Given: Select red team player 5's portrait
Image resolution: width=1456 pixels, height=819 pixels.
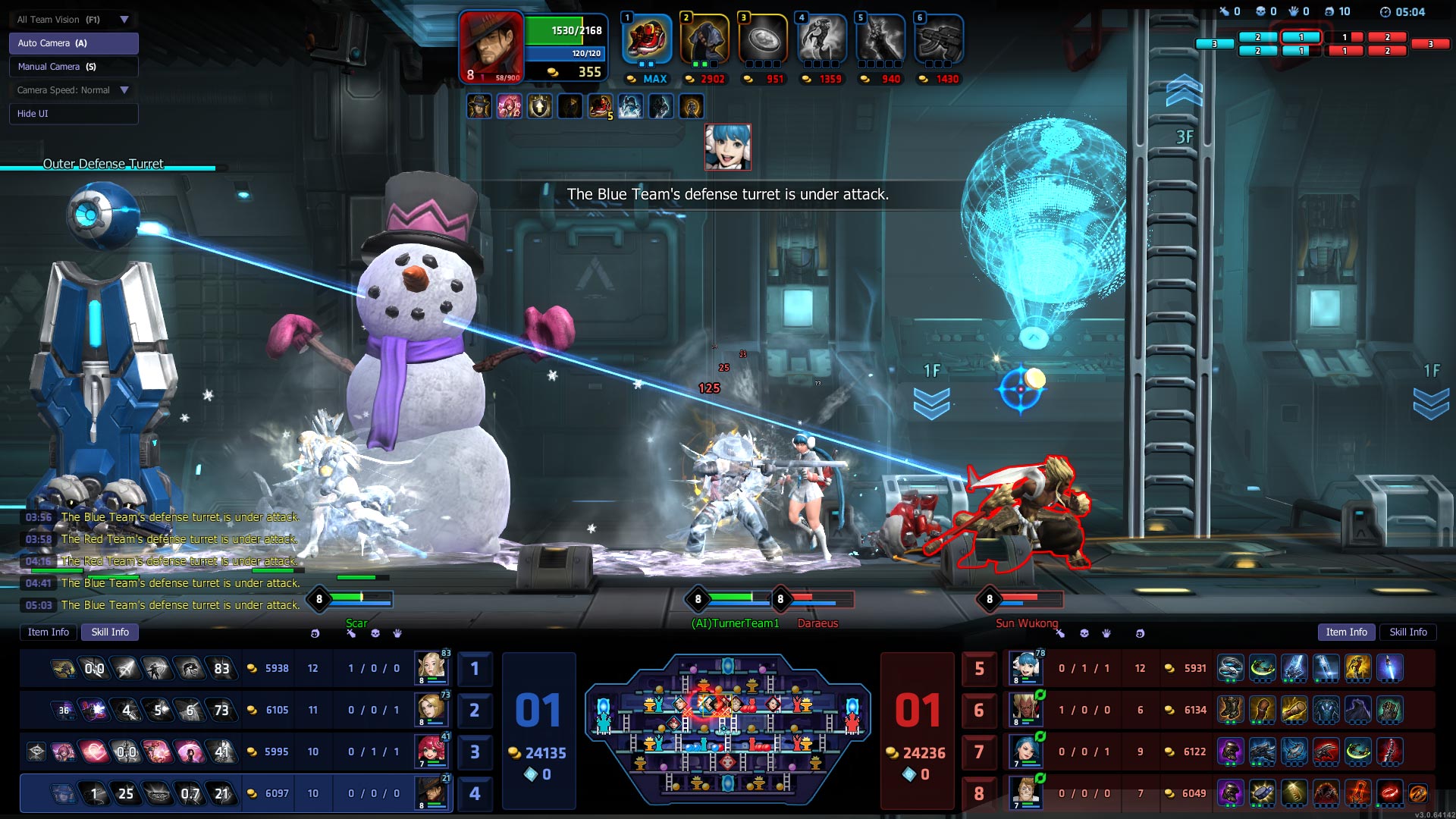Looking at the screenshot, I should pos(1025,668).
